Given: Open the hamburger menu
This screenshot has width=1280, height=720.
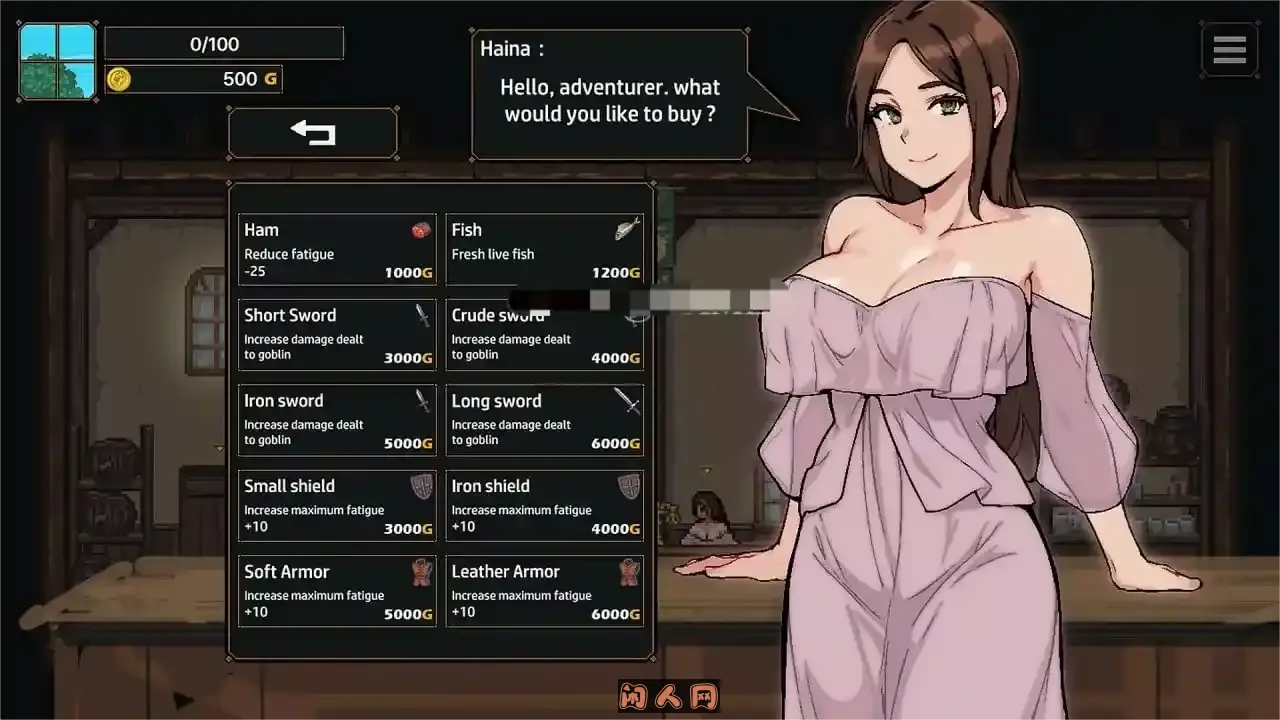Looking at the screenshot, I should click(1229, 49).
